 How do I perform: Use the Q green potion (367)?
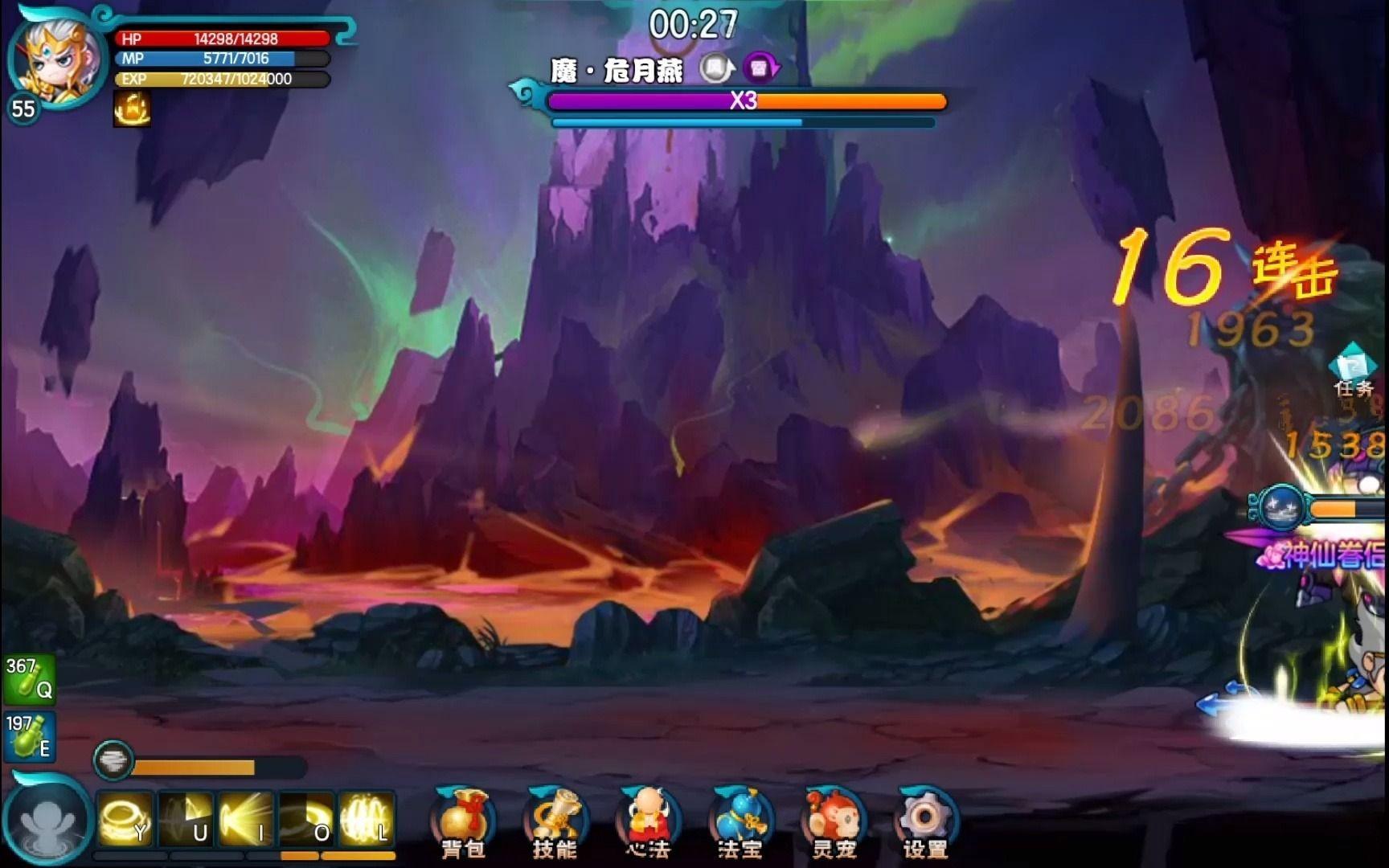tap(29, 679)
